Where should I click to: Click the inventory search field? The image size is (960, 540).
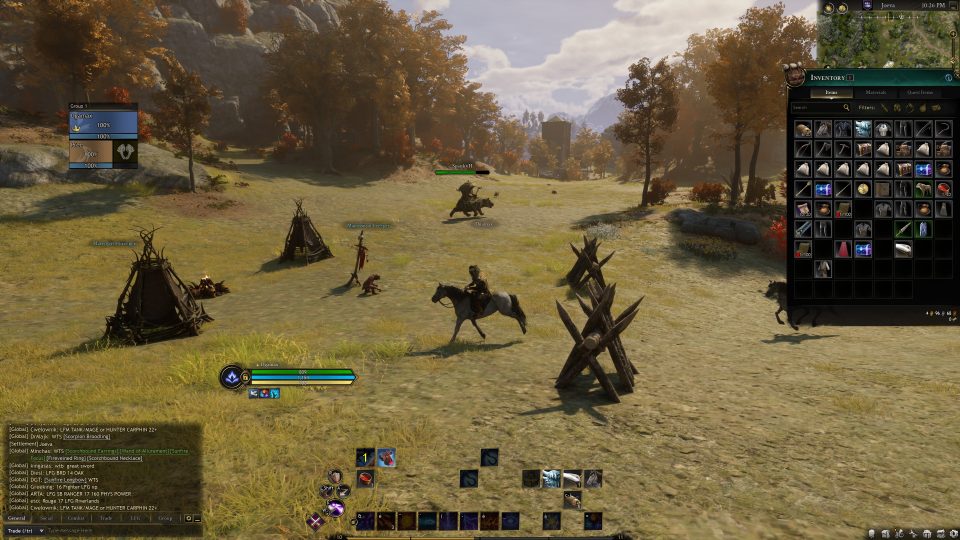[820, 107]
